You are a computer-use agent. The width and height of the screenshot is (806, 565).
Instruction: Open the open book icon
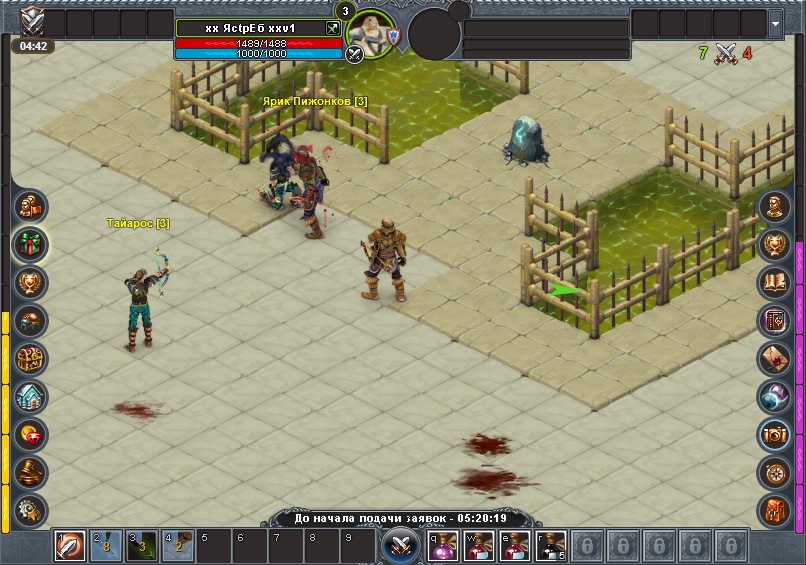(x=774, y=283)
